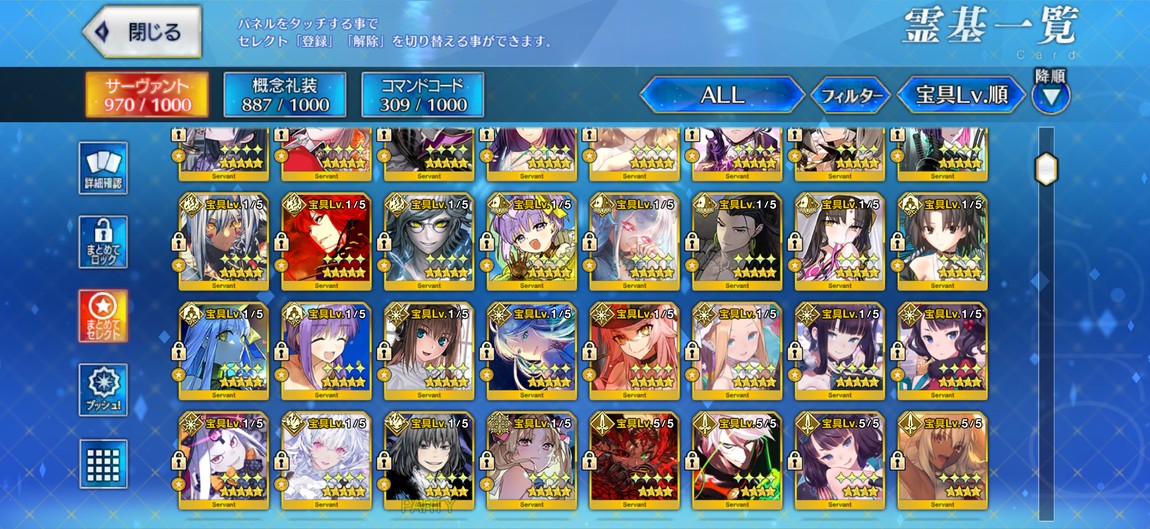Viewport: 1150px width, 529px height.
Task: Open 詳細確認 detail view
Action: click(103, 168)
